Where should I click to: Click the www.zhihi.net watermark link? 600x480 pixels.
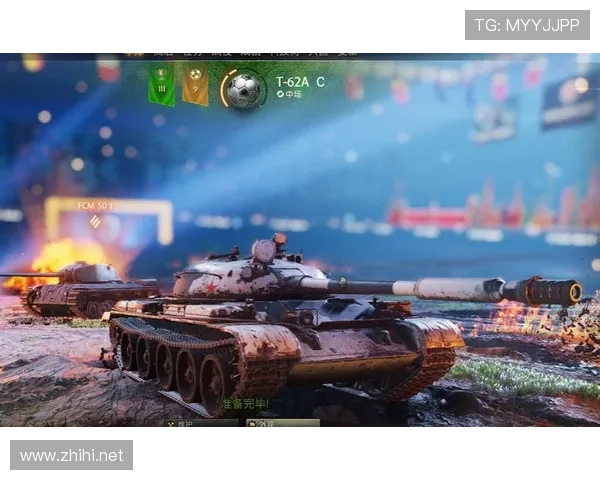[x=72, y=456]
